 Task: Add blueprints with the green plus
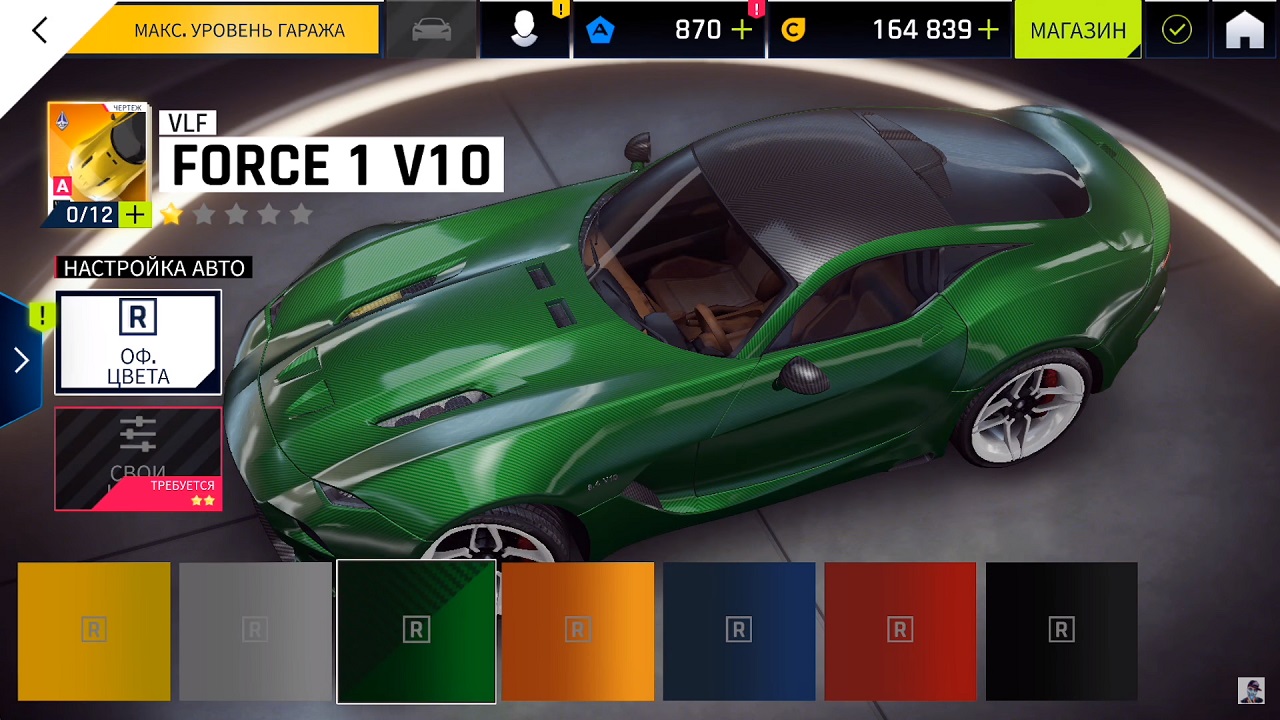134,214
